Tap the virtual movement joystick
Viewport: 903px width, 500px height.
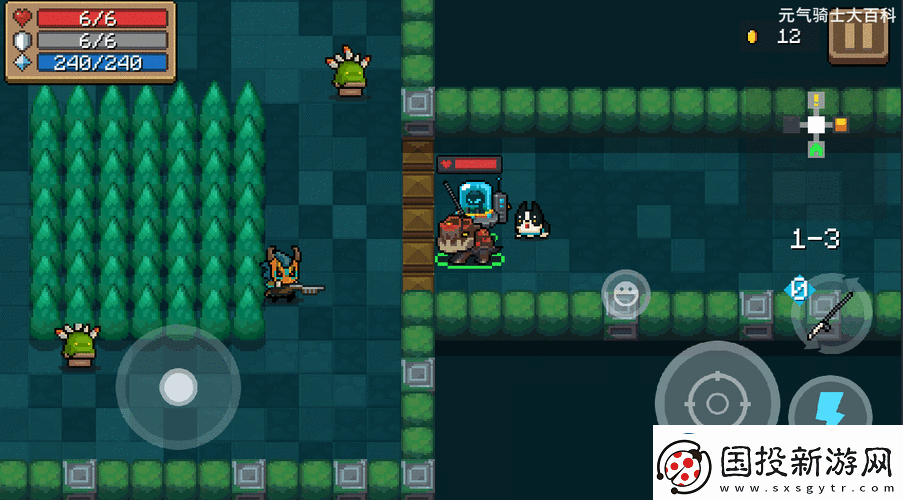point(178,386)
